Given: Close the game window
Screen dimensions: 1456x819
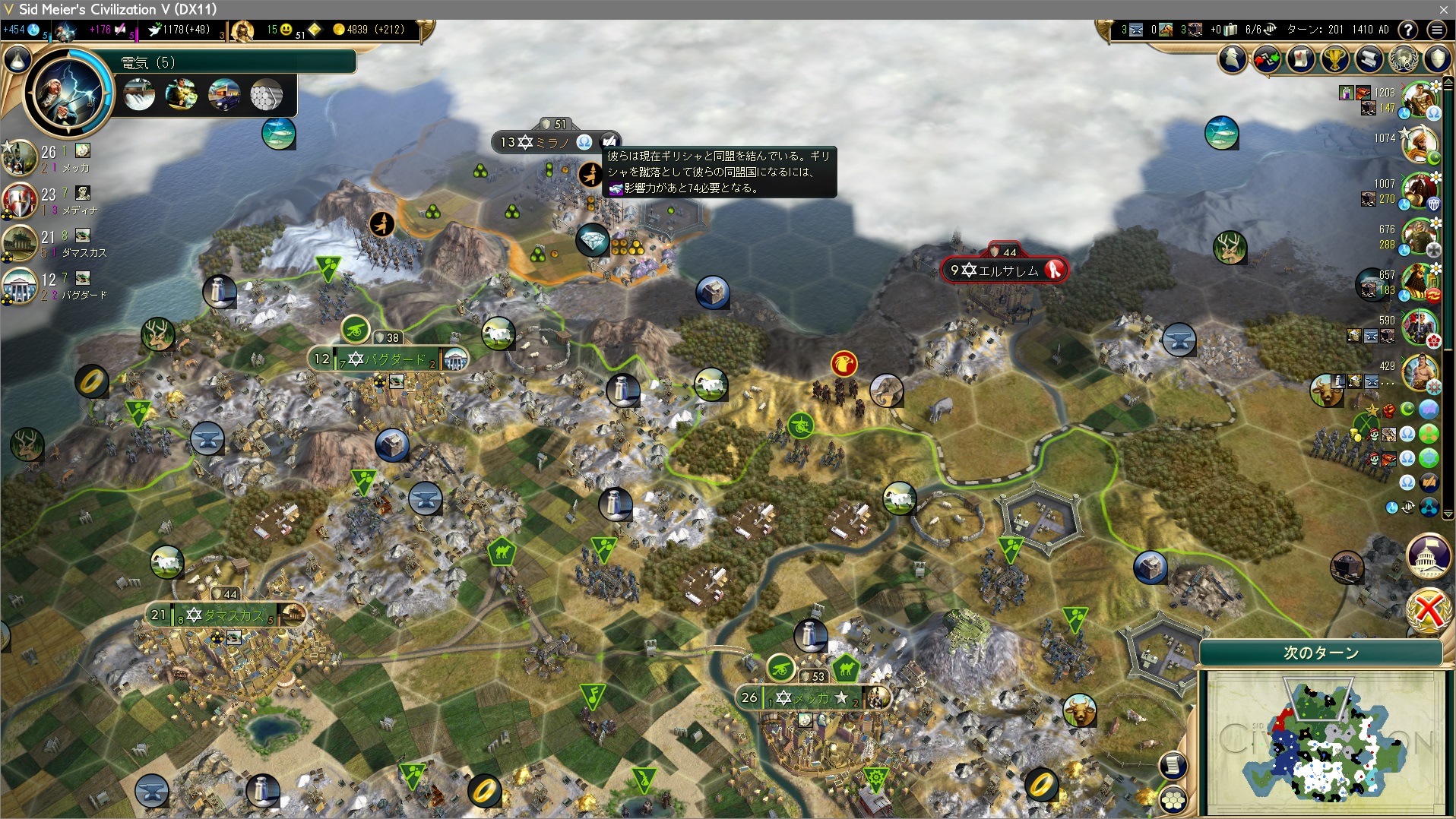Looking at the screenshot, I should (x=1443, y=9).
